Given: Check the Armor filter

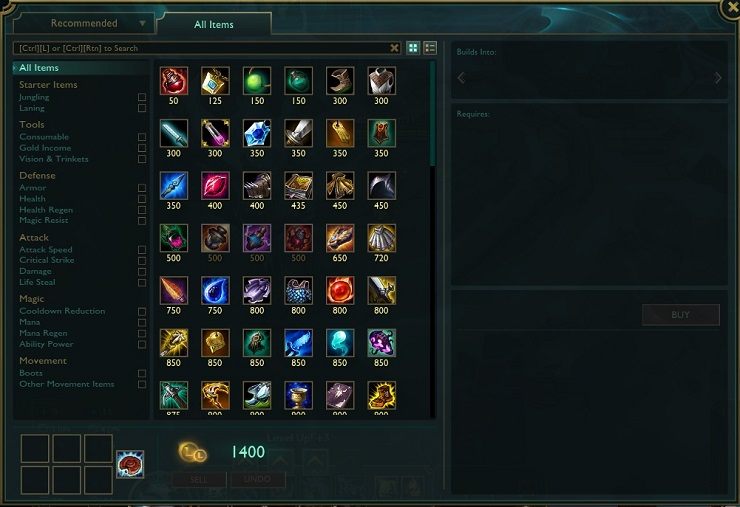Looking at the screenshot, I should 142,187.
